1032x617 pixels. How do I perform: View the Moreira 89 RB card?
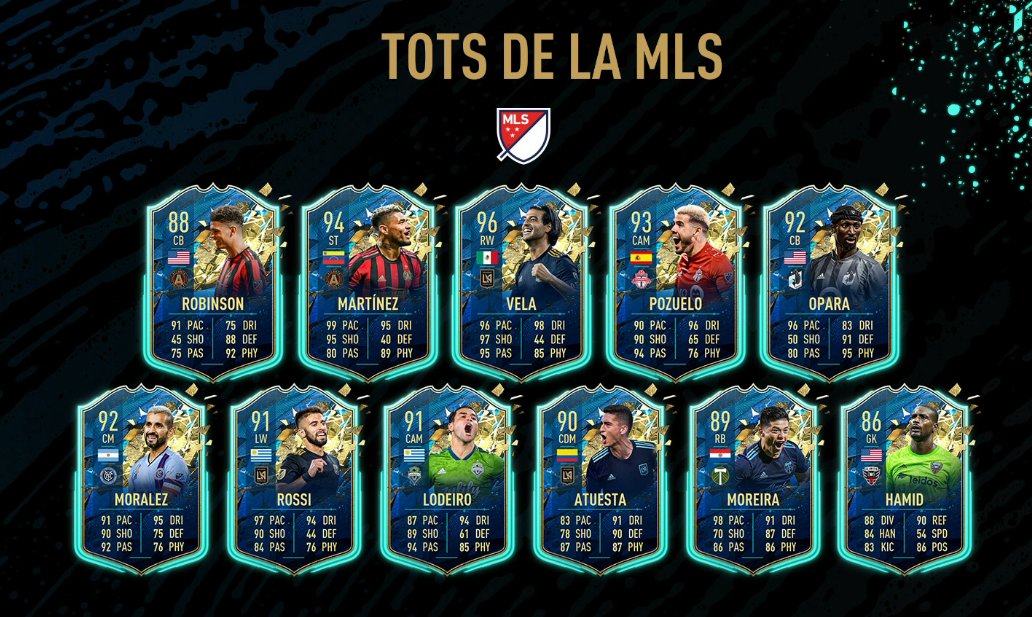[750, 480]
